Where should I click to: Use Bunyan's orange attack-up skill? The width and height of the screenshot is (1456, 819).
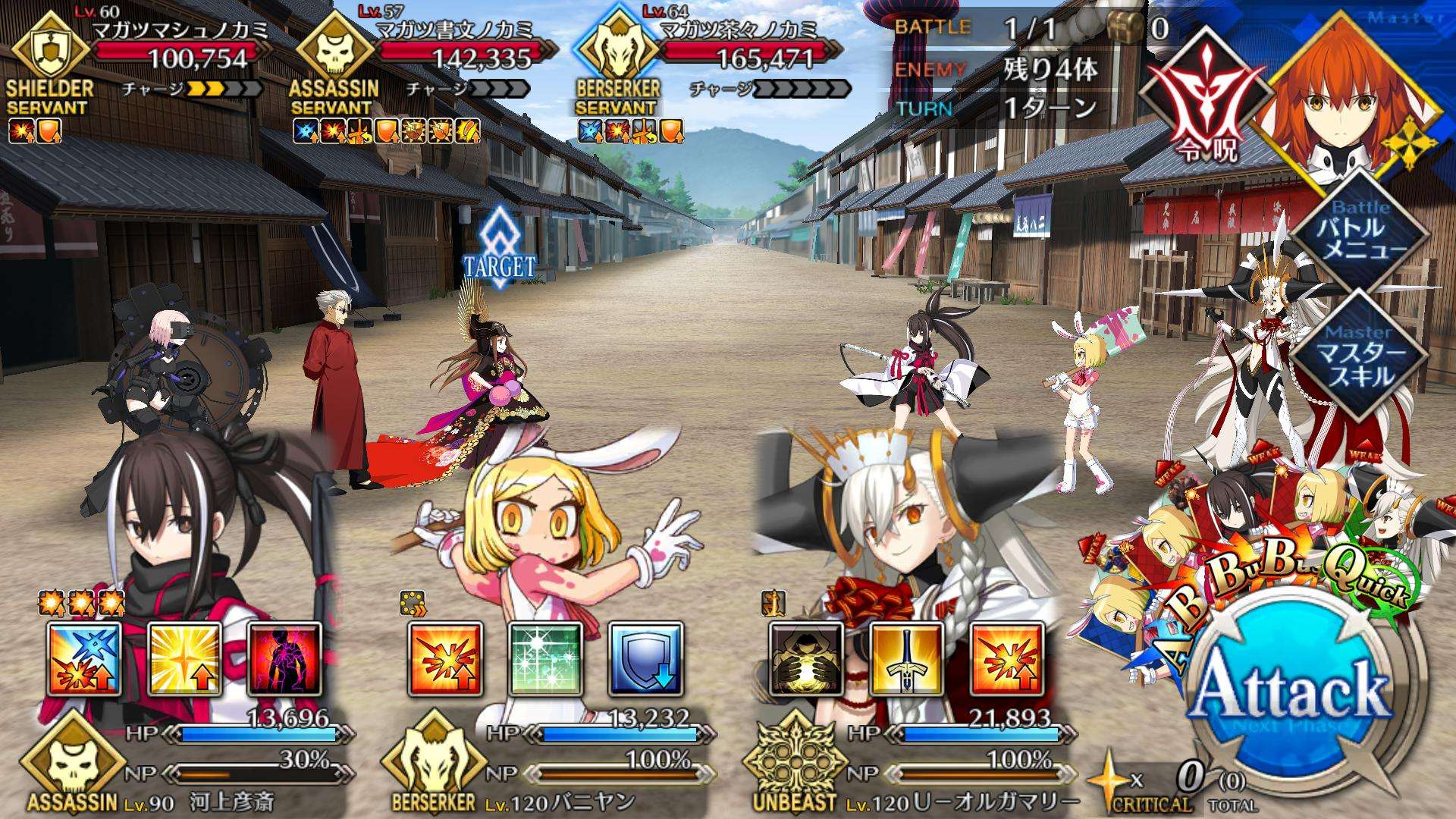click(445, 660)
